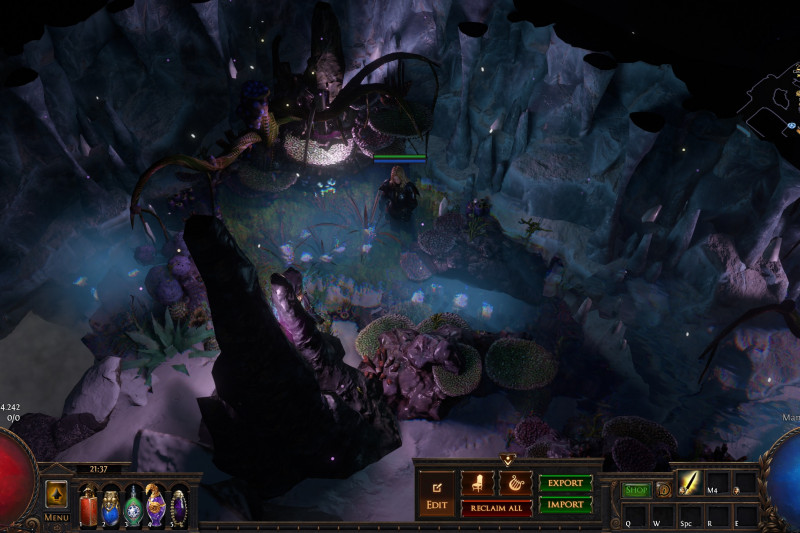Use the blue mana flask

point(111,504)
